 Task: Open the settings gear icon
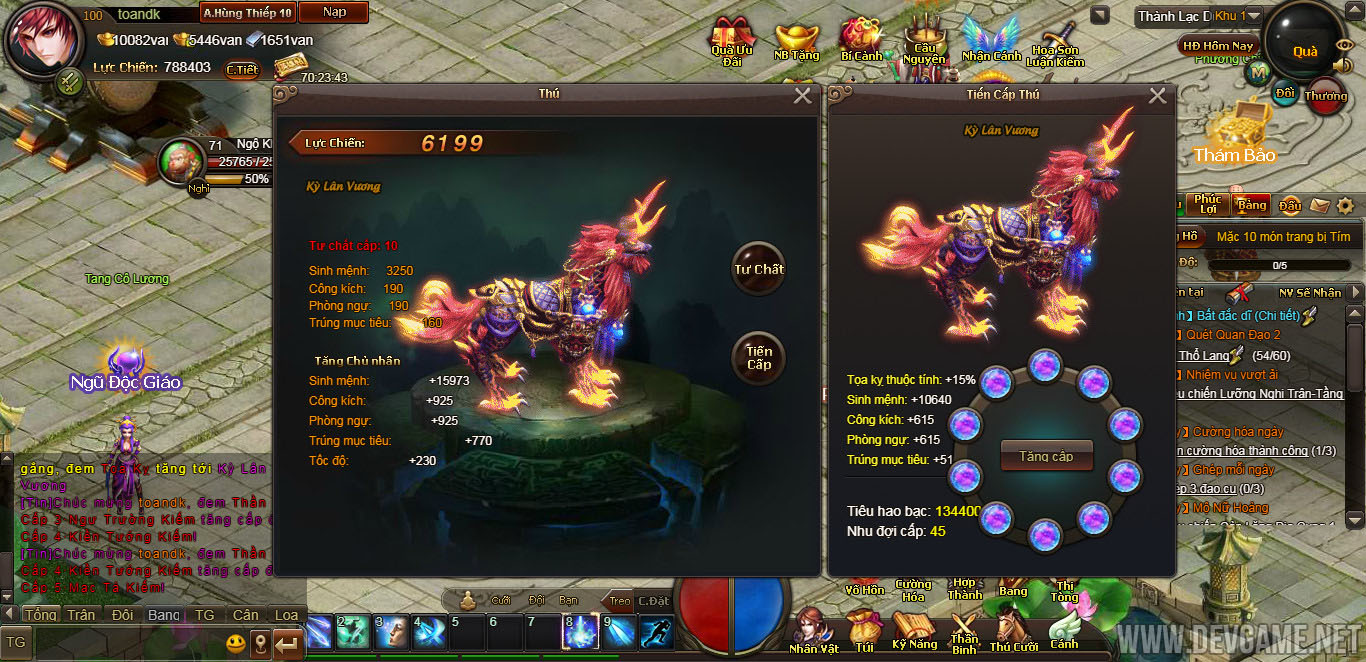1346,205
